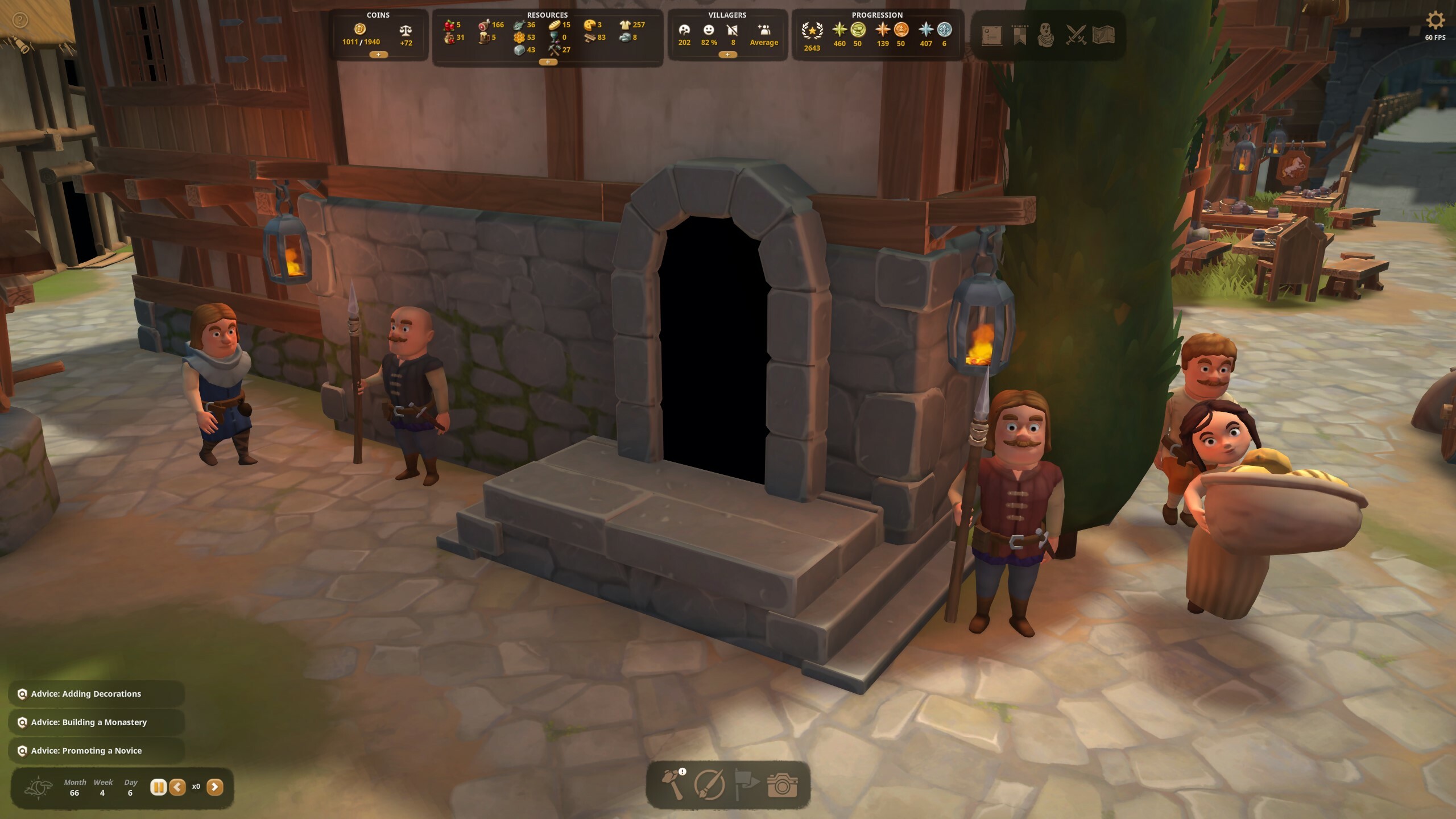Viewport: 1456px width, 819px height.
Task: Open the crossed swords military menu
Action: tap(1076, 35)
